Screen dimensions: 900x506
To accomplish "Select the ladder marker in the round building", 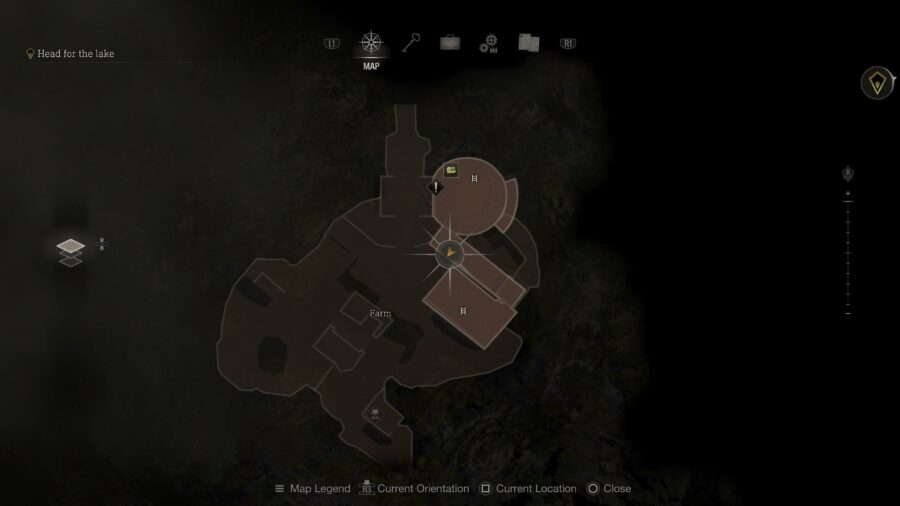I will pyautogui.click(x=475, y=179).
